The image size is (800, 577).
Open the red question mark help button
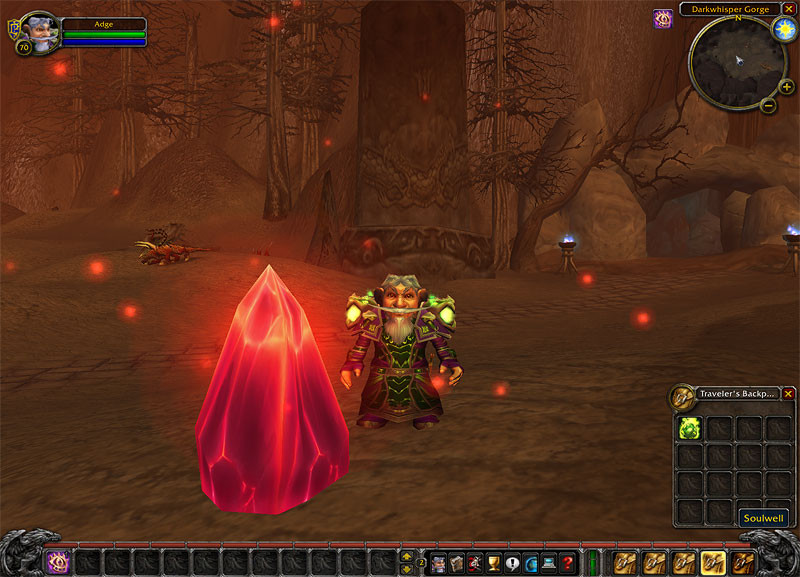point(567,563)
